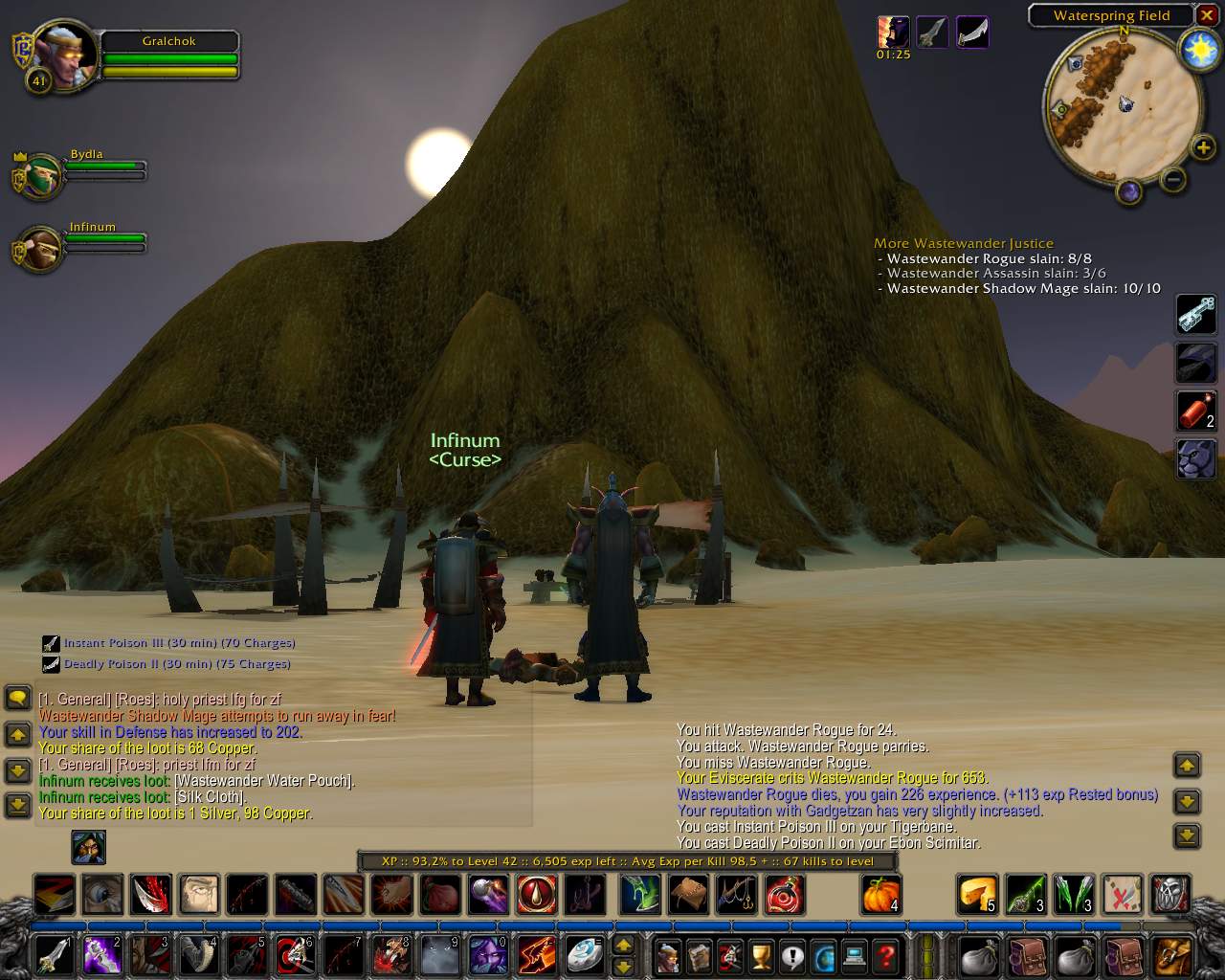Screen dimensions: 1225x980
Task: Open the quest log goblet button
Action: tap(762, 955)
